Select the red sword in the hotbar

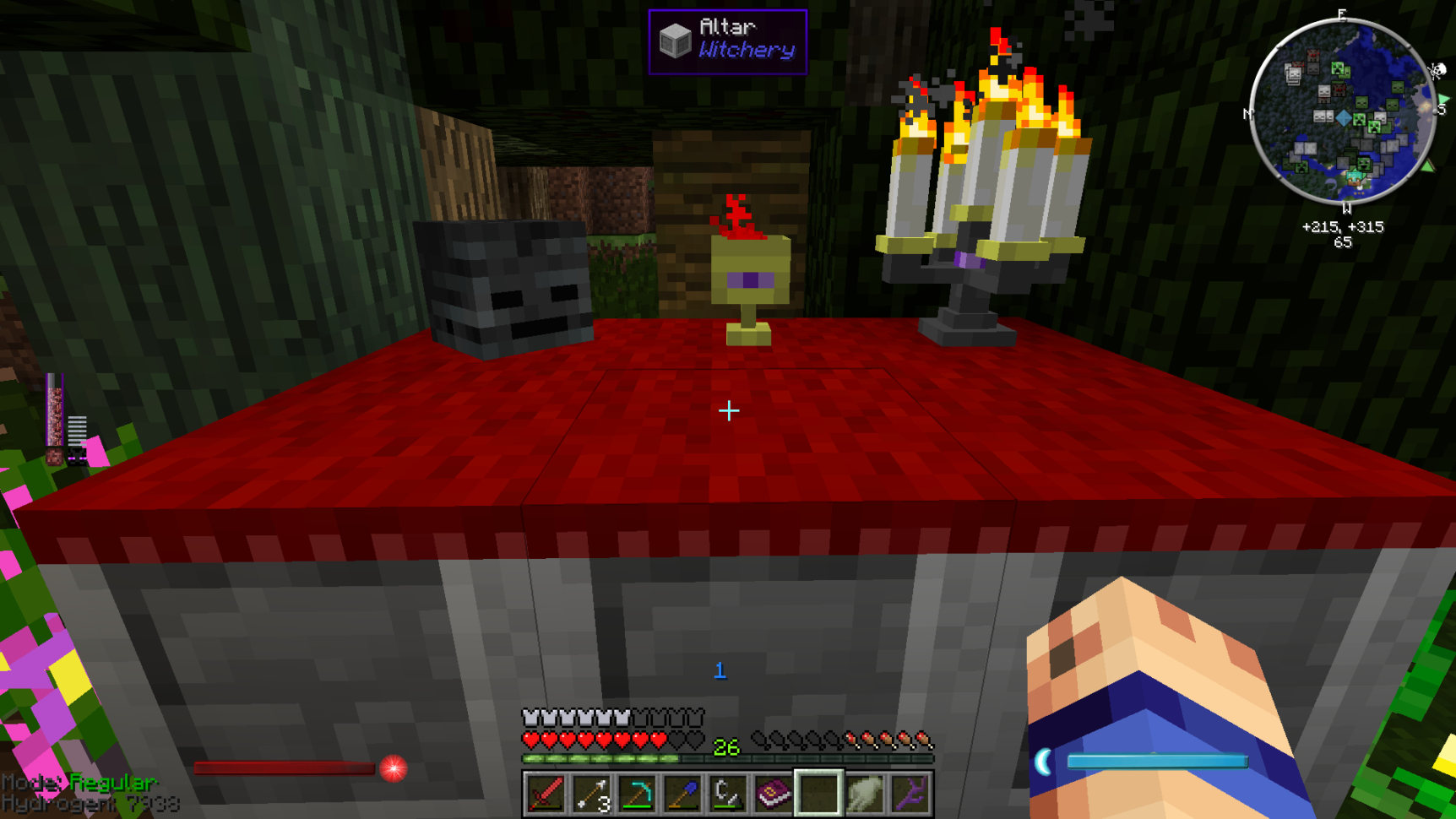pyautogui.click(x=546, y=792)
